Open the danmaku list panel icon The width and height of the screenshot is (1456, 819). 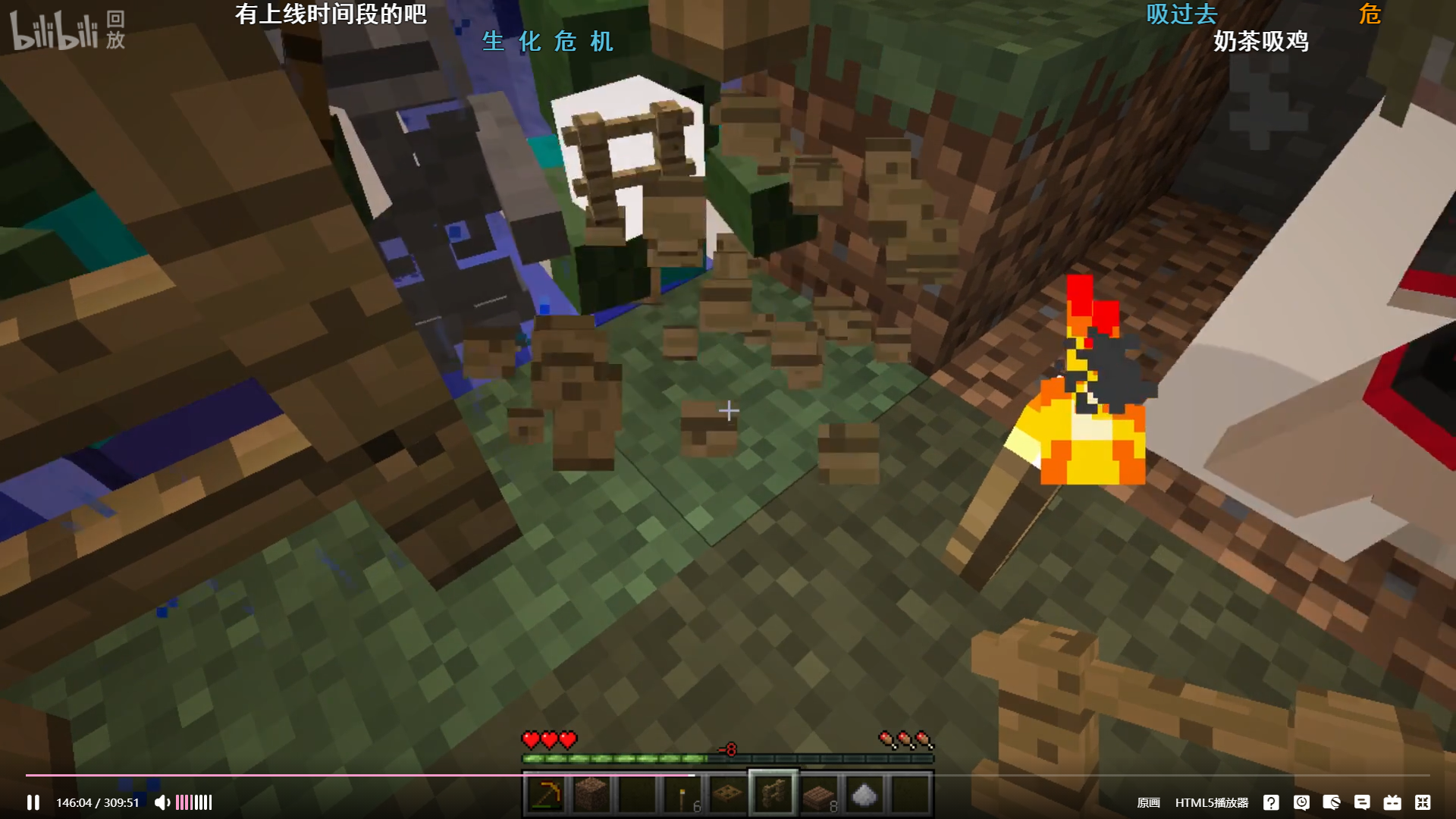pos(1363,802)
